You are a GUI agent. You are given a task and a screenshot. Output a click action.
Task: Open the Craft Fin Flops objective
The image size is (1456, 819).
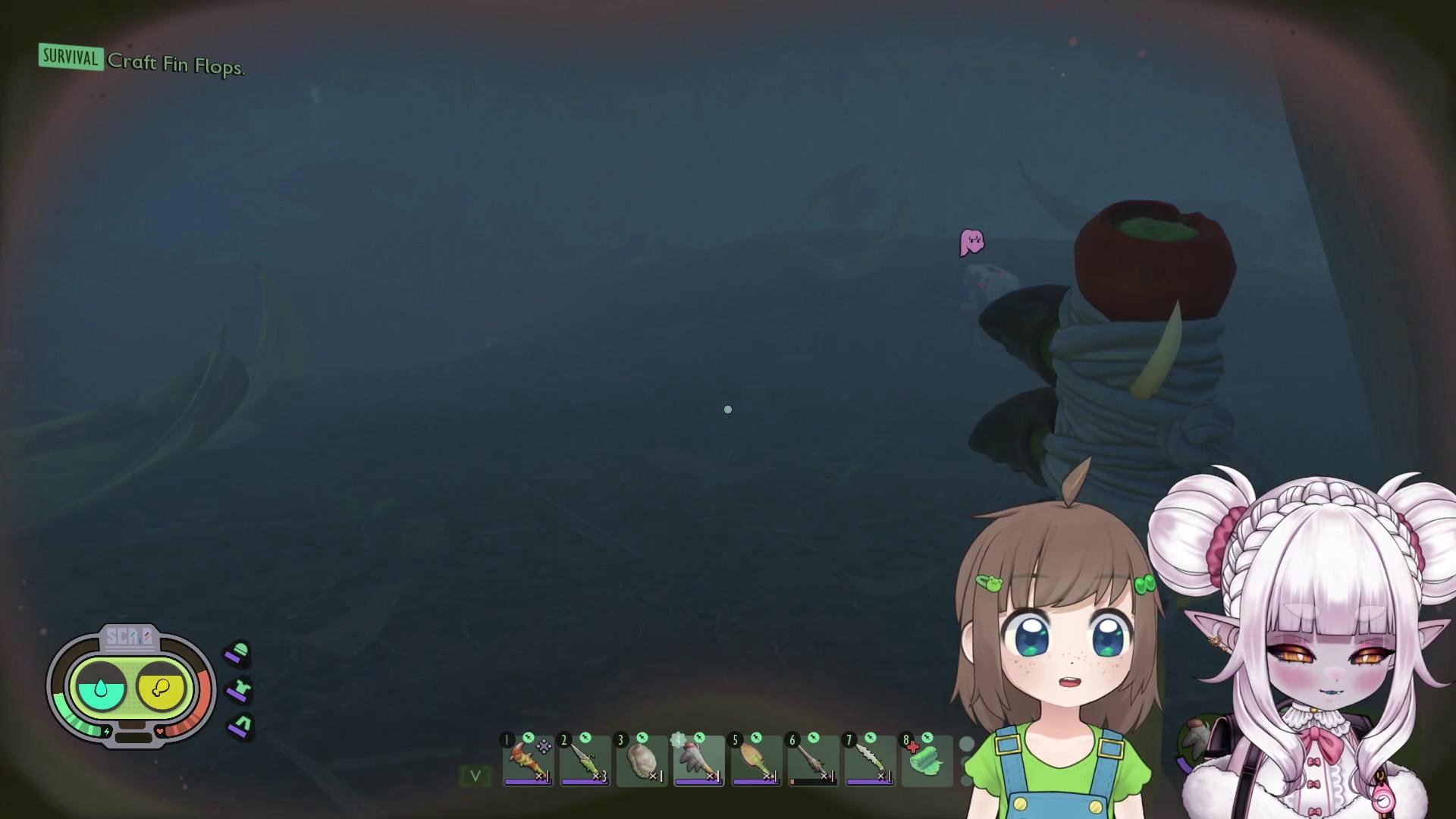click(x=175, y=66)
